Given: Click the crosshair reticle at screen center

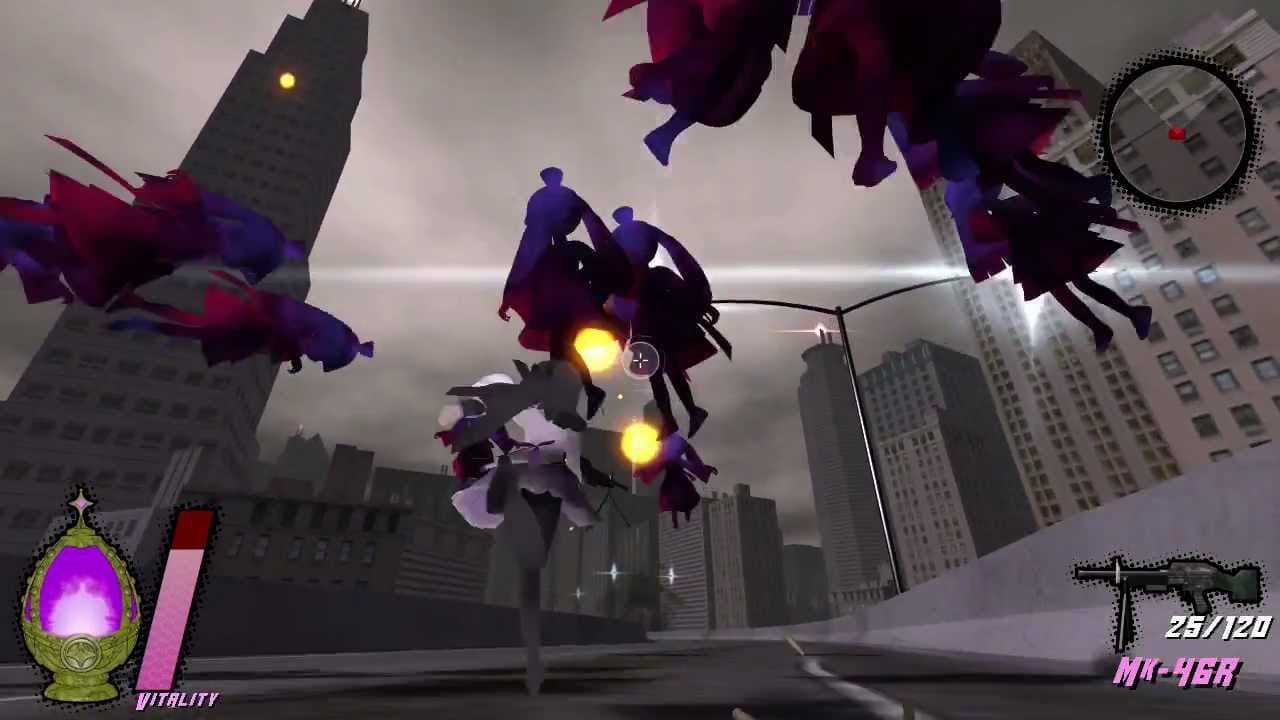Looking at the screenshot, I should pos(640,360).
